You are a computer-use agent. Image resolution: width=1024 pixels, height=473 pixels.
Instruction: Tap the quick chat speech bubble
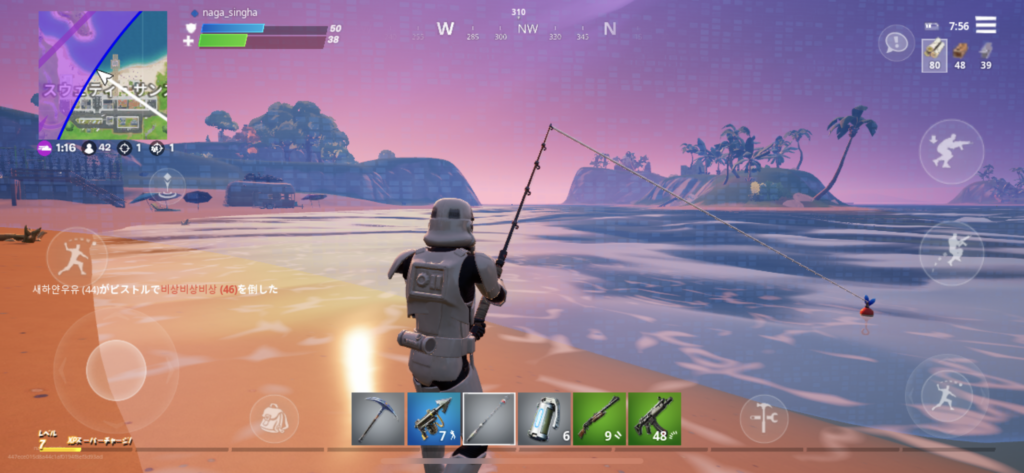point(896,43)
